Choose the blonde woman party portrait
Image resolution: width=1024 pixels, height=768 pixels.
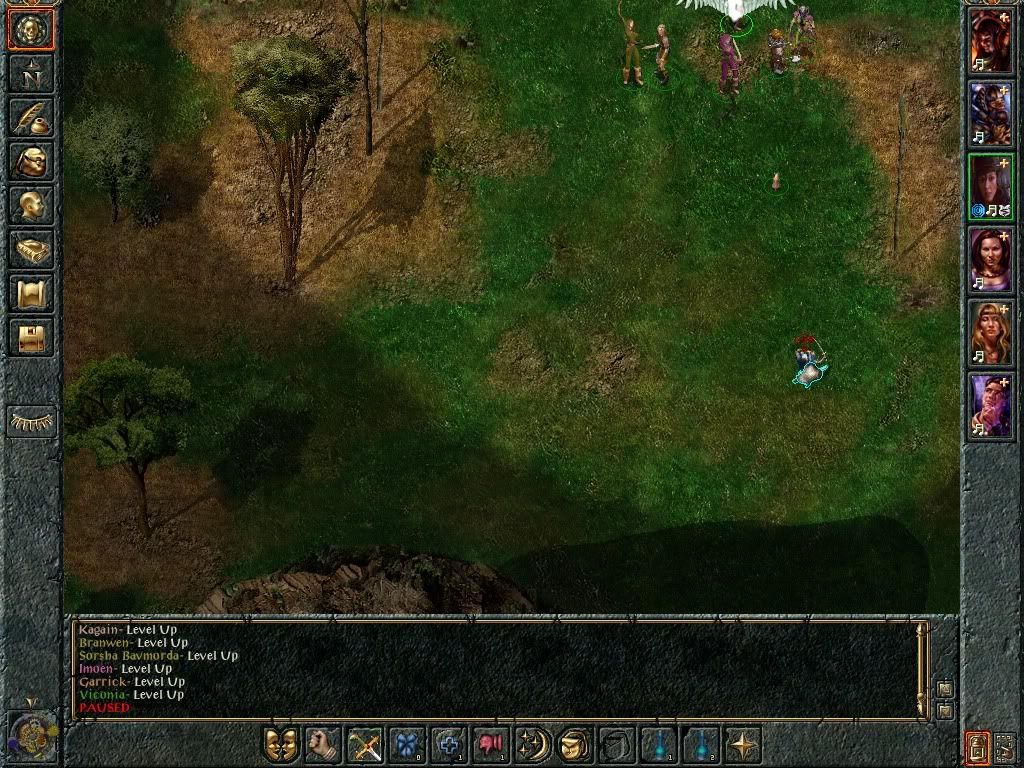pos(991,332)
